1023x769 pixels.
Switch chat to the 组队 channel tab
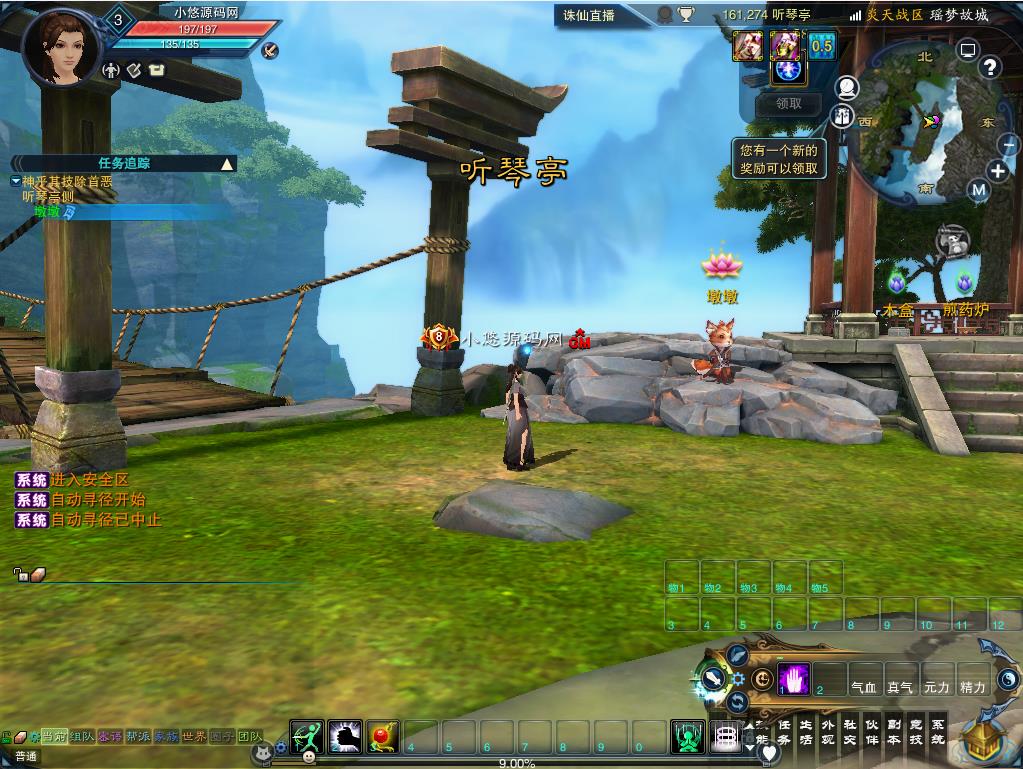pos(81,737)
